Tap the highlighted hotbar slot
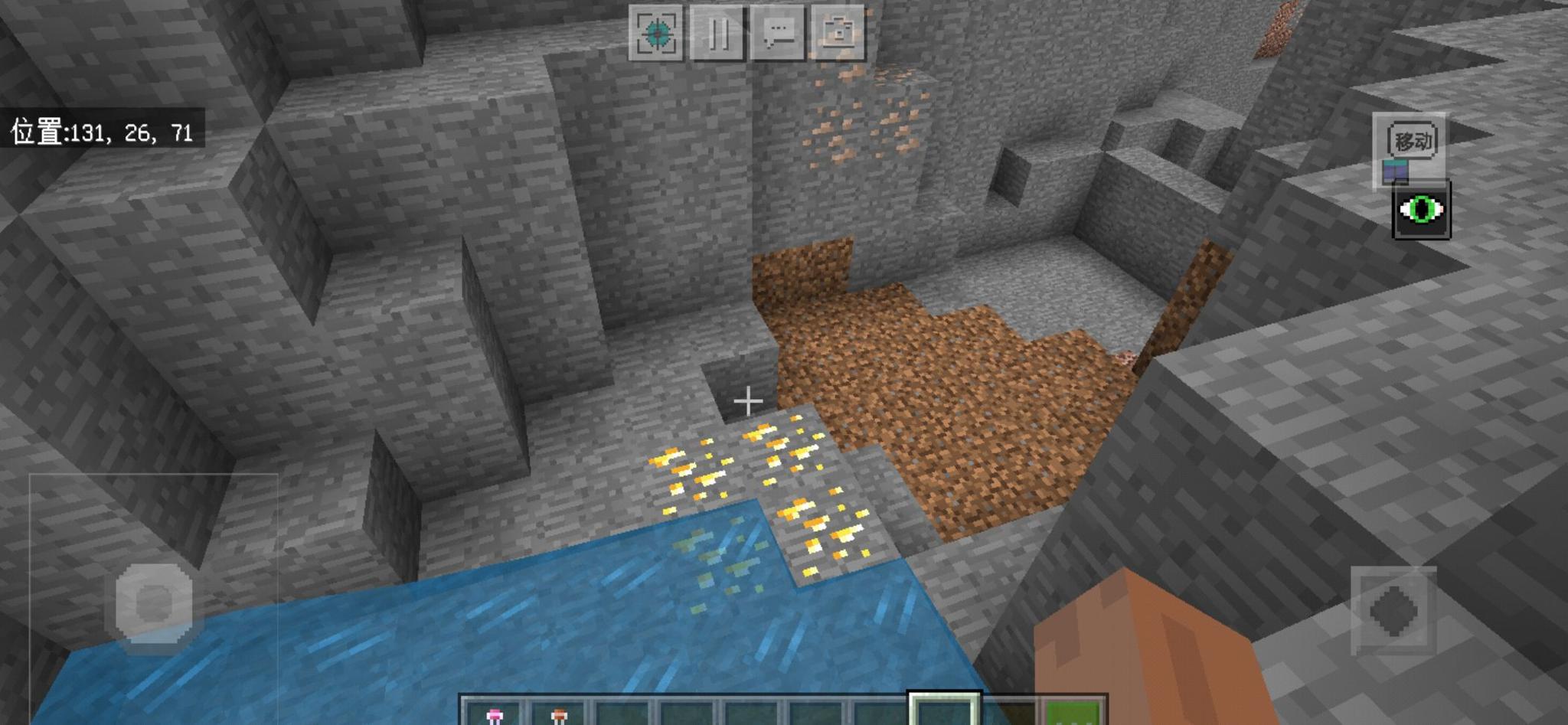Image resolution: width=1568 pixels, height=725 pixels. point(944,711)
